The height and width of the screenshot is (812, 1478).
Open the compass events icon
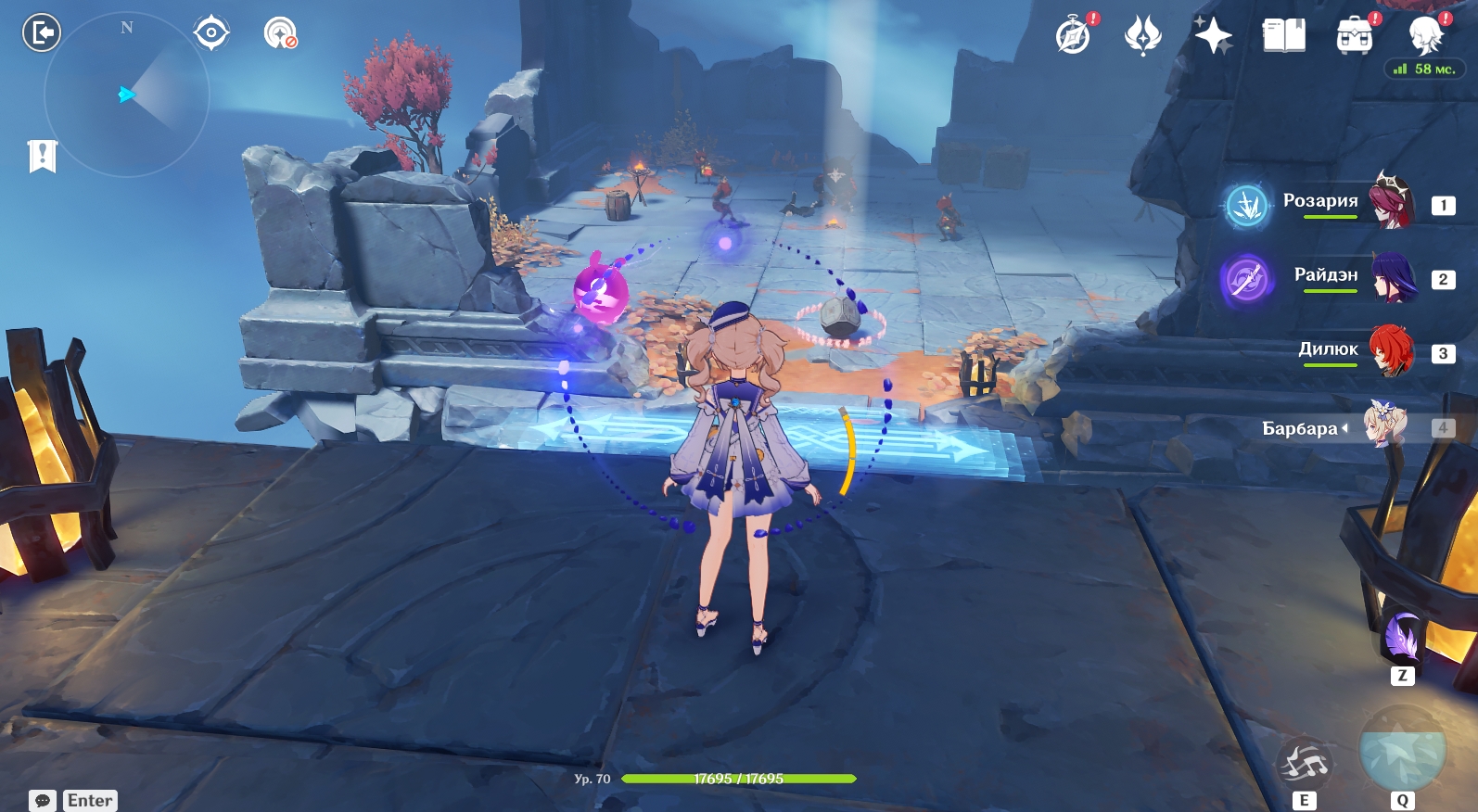(x=1074, y=35)
